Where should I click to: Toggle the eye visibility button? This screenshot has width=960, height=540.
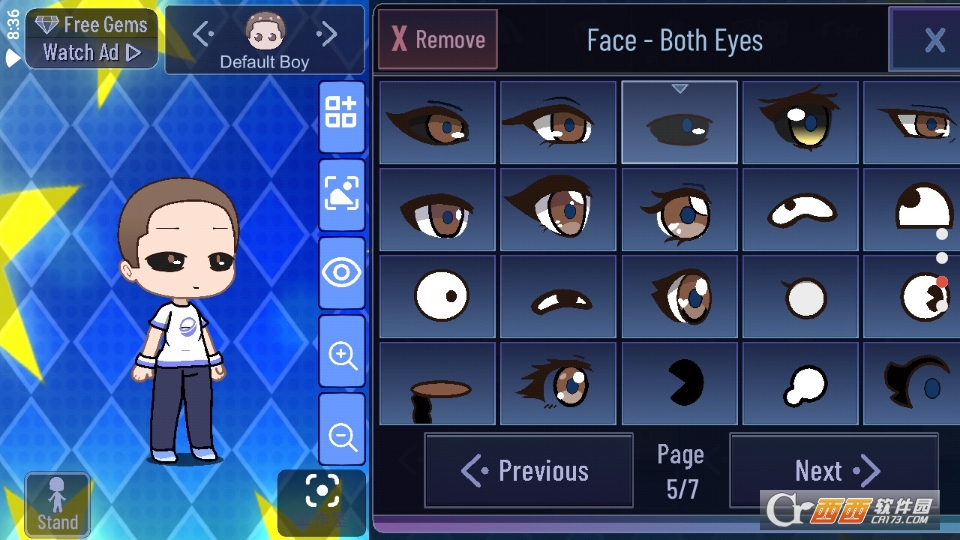[341, 272]
